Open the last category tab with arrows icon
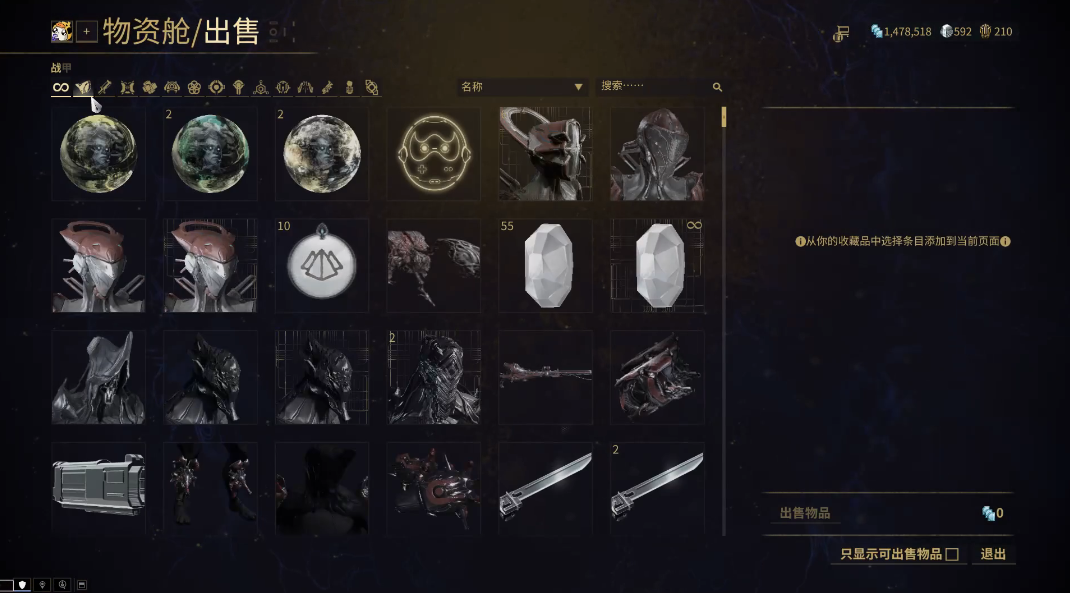 click(371, 88)
